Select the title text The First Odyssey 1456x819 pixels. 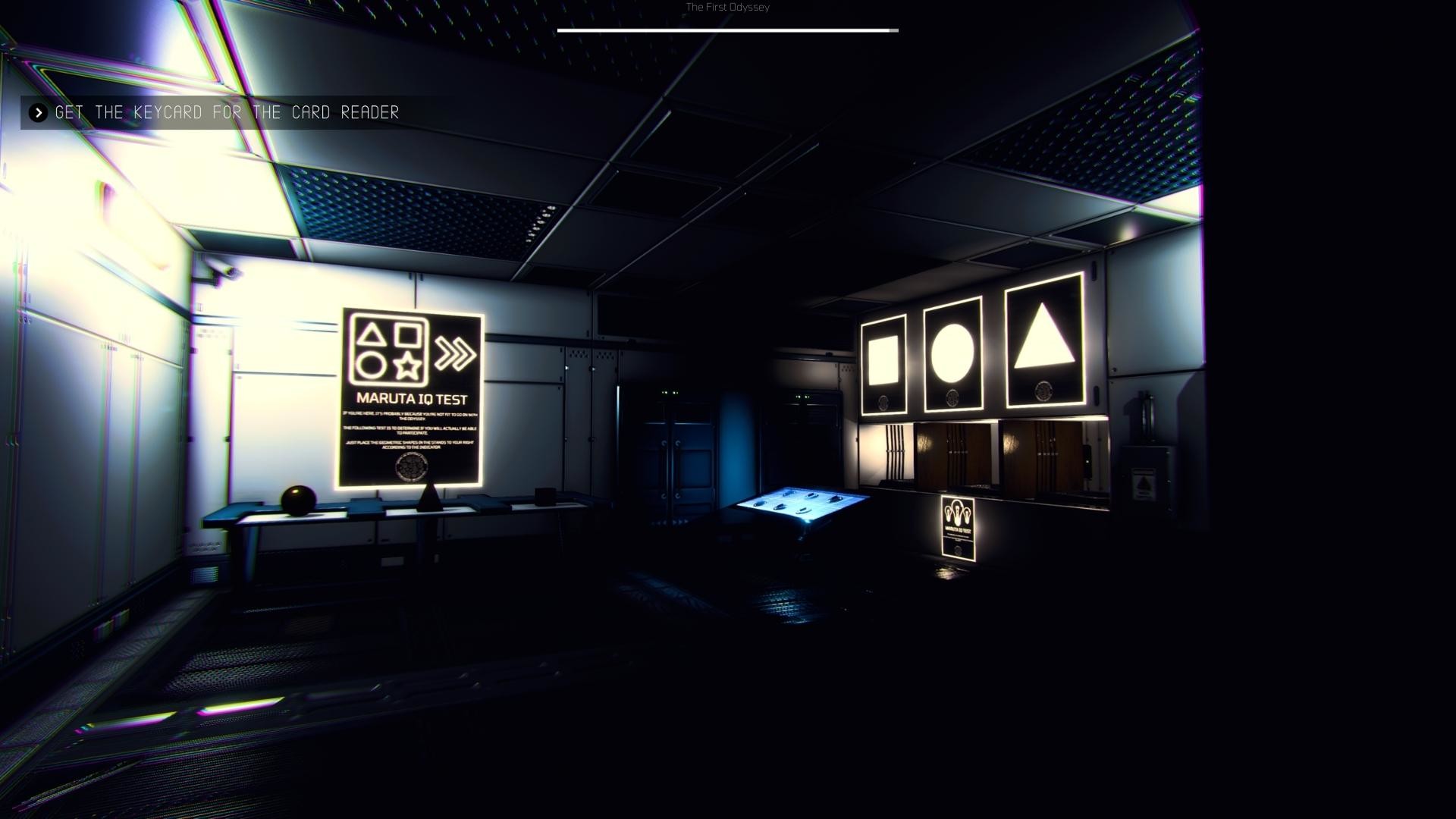(x=727, y=7)
